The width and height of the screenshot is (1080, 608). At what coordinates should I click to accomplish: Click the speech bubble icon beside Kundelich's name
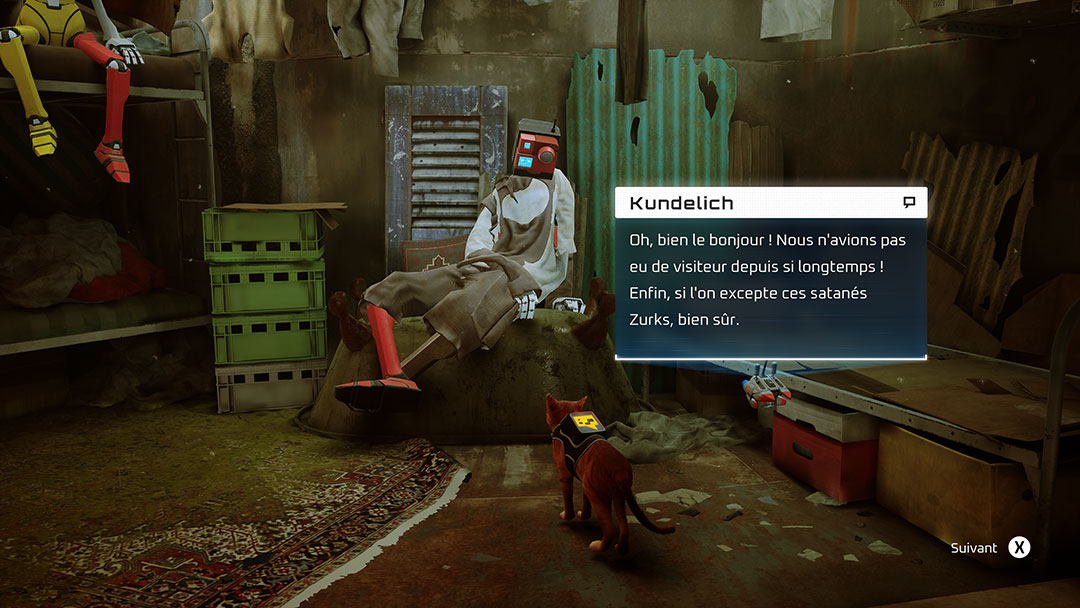[x=909, y=203]
